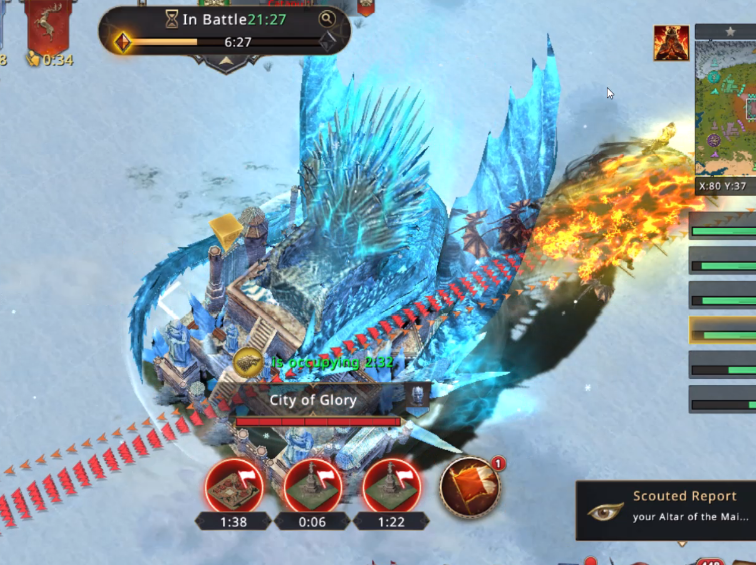Select the tower flag icon showing 1:22

tap(392, 487)
